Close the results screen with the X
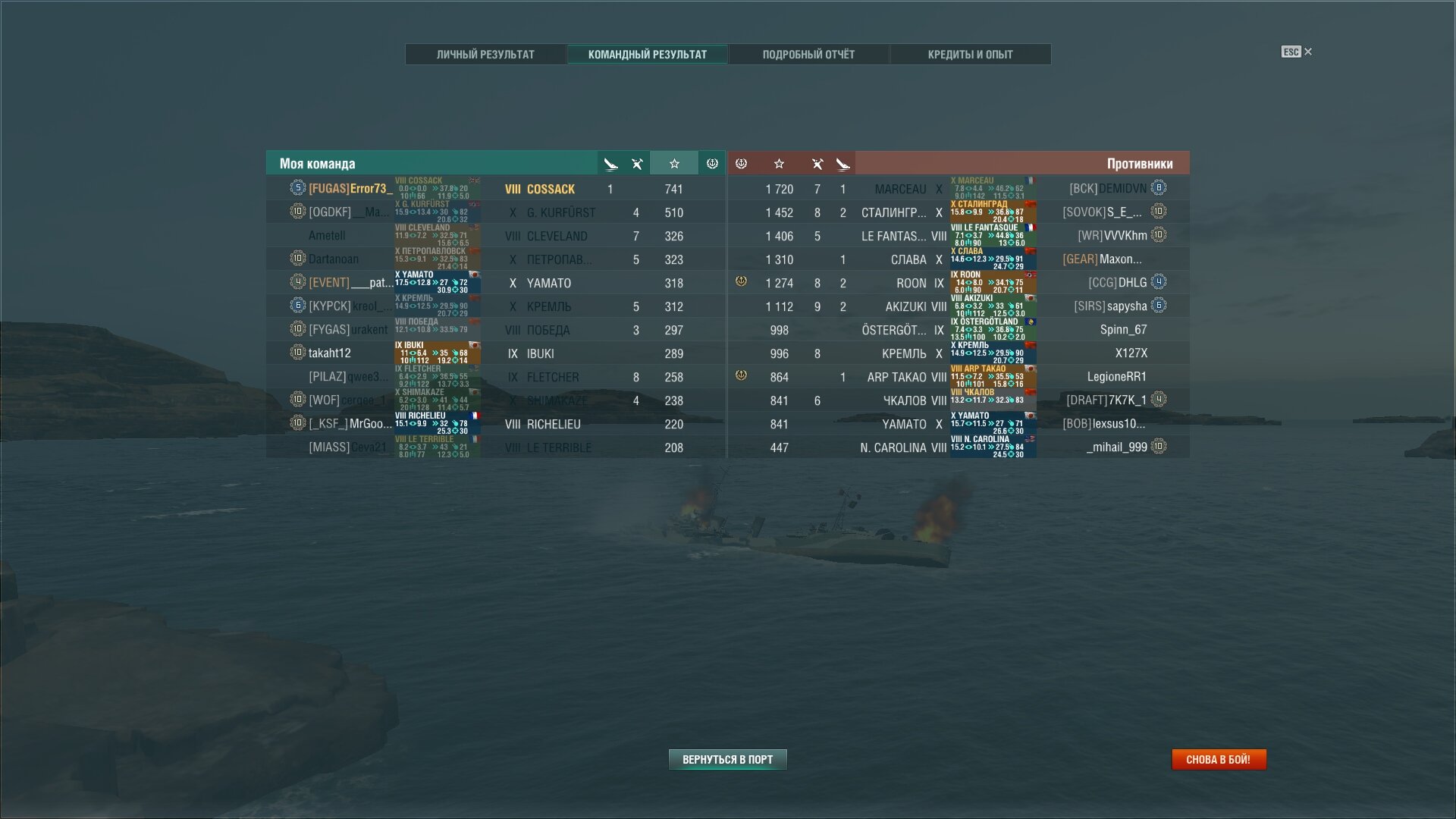The width and height of the screenshot is (1456, 819). 1308,52
